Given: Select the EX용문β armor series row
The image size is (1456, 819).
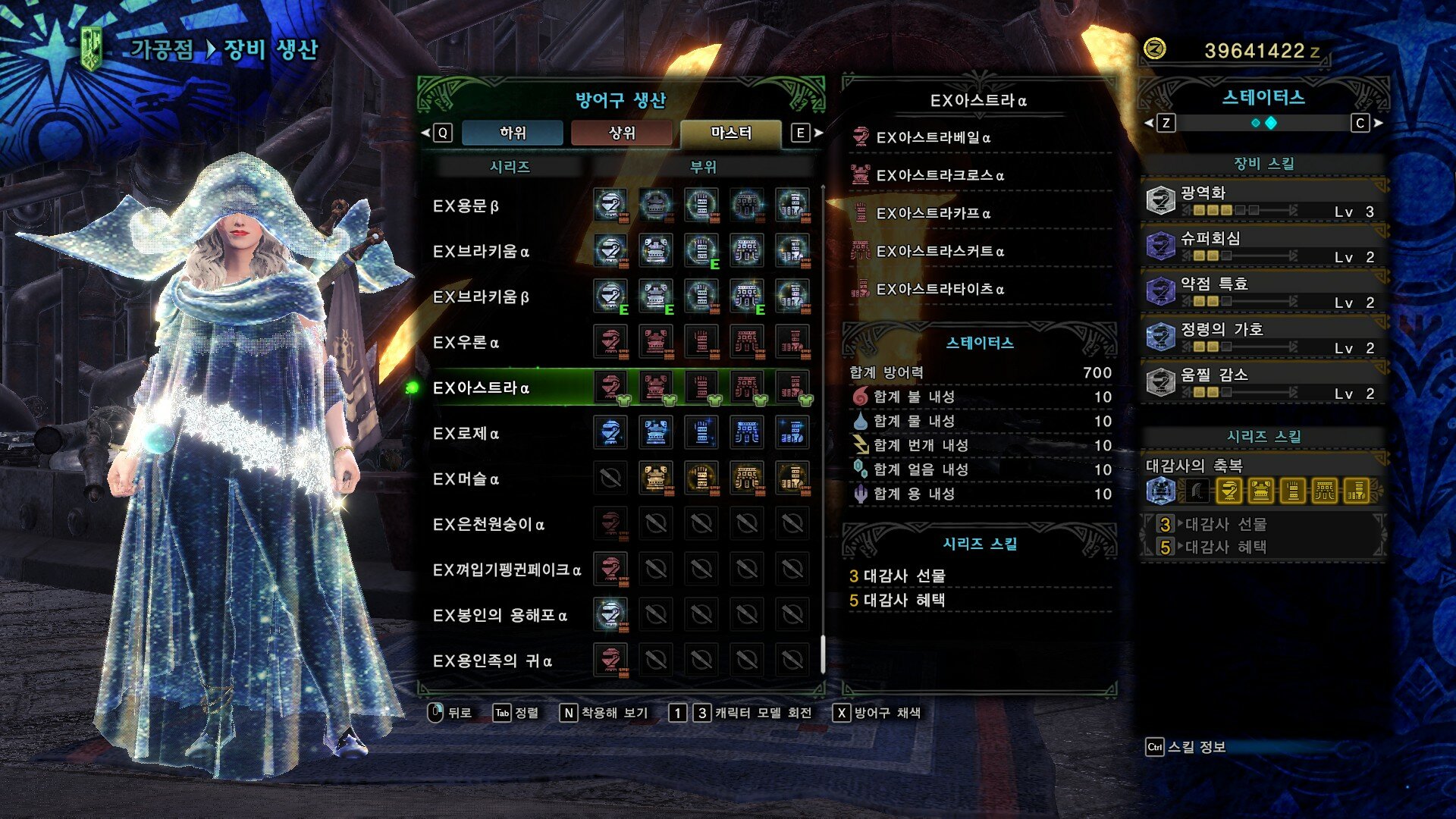Looking at the screenshot, I should coord(466,206).
